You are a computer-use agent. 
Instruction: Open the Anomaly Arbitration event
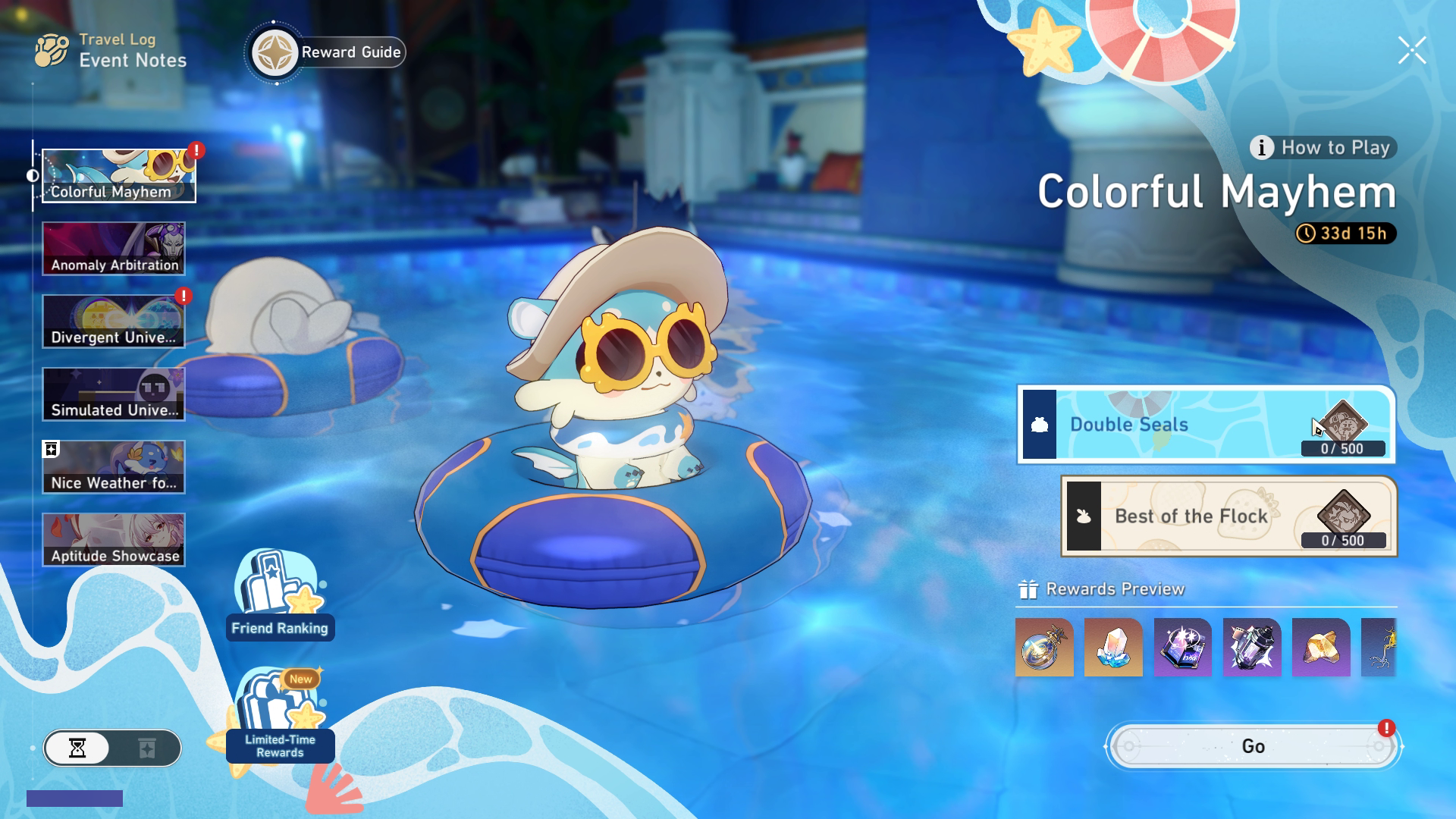point(114,248)
